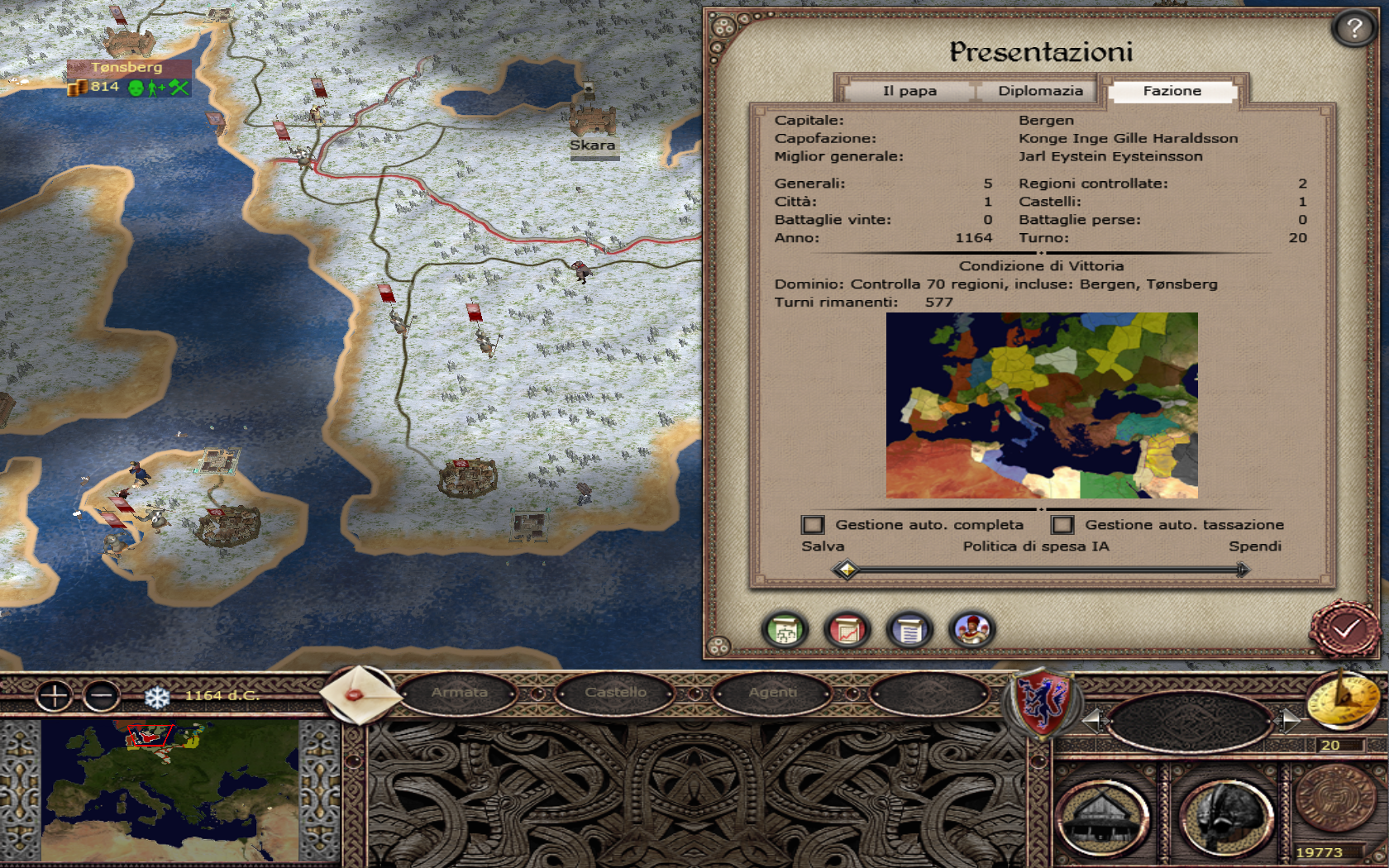Open the Armata tab
The height and width of the screenshot is (868, 1389).
coord(460,693)
